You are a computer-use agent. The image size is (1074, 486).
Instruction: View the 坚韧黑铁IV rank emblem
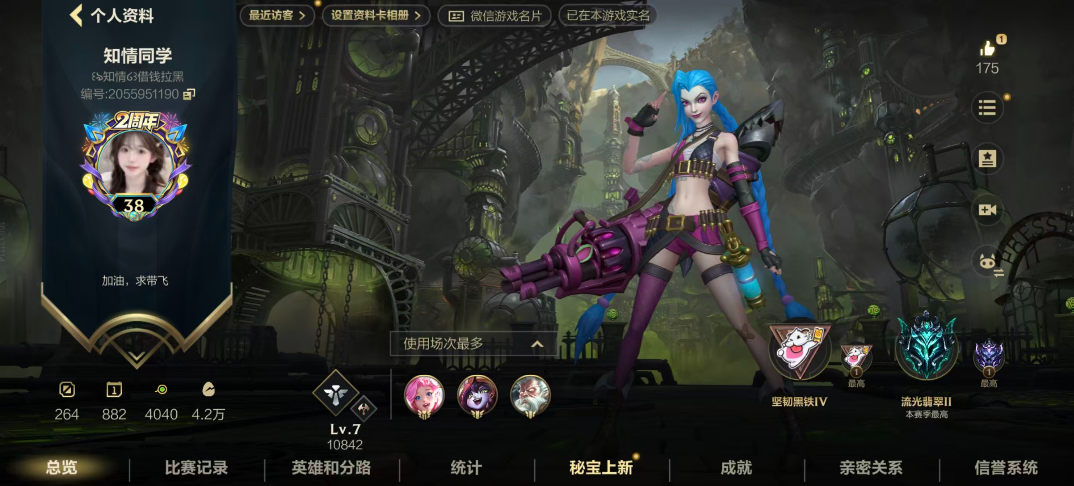click(x=799, y=353)
